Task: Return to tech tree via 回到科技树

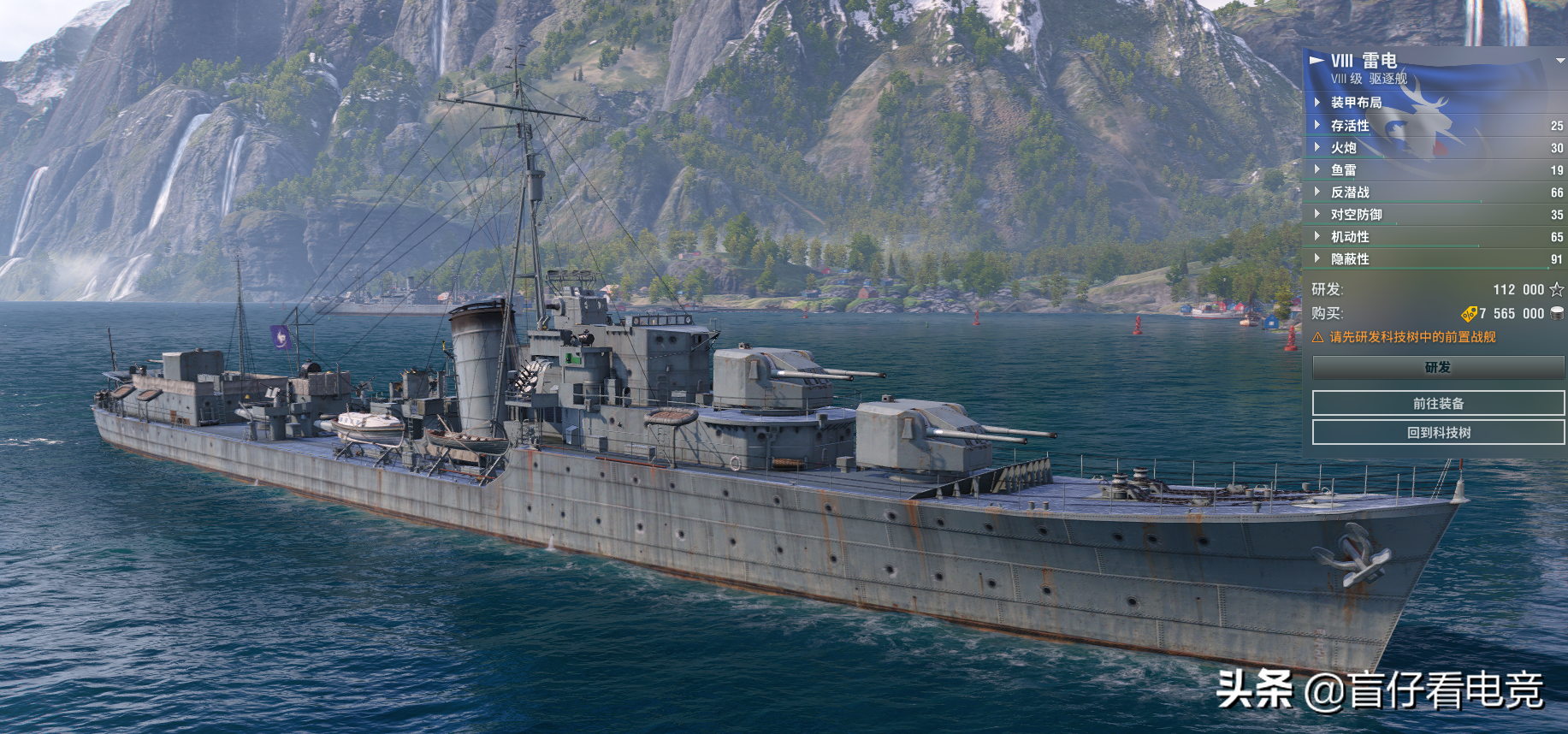Action: tap(1438, 433)
